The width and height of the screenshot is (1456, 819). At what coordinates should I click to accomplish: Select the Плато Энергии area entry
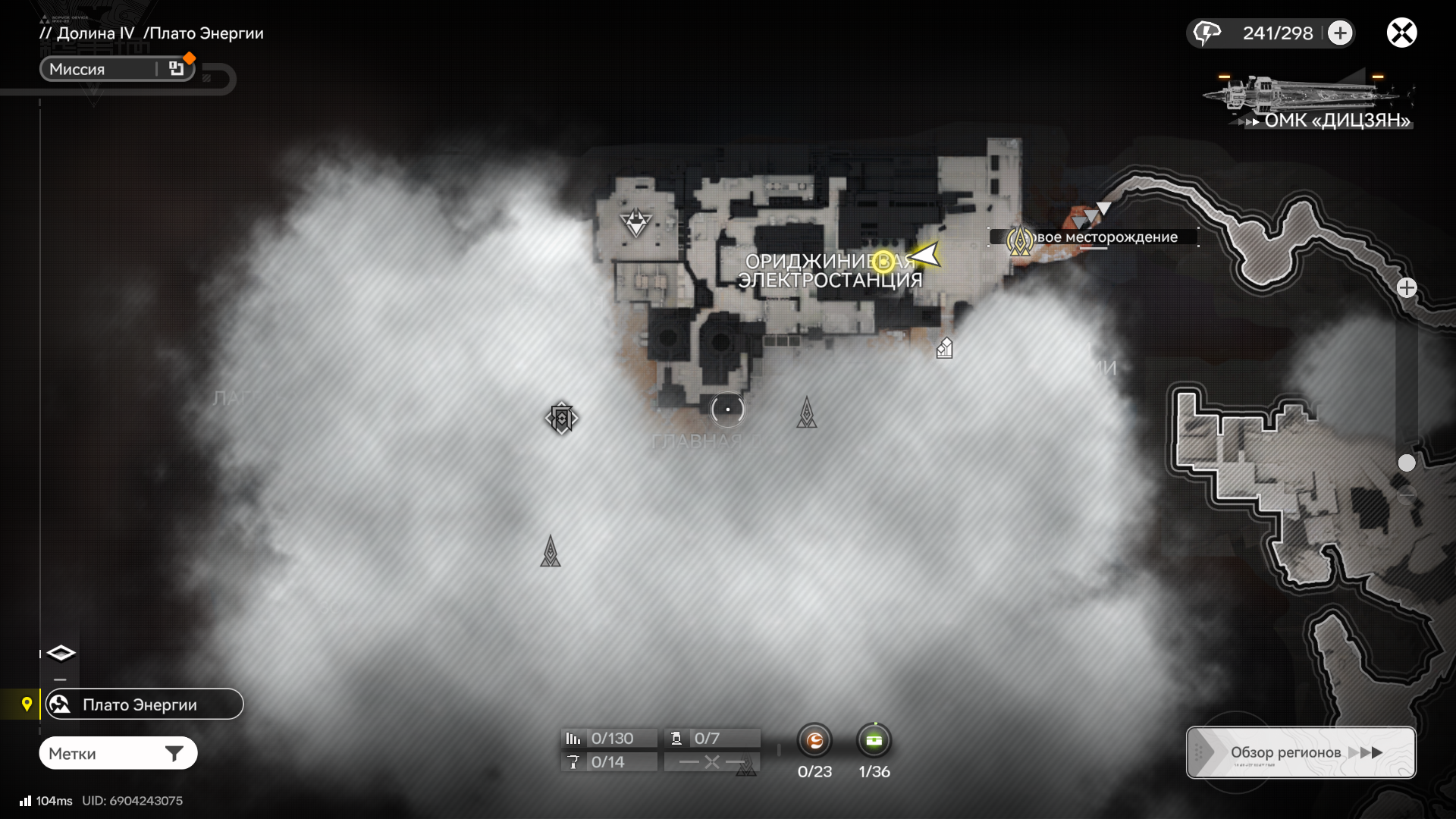point(144,704)
